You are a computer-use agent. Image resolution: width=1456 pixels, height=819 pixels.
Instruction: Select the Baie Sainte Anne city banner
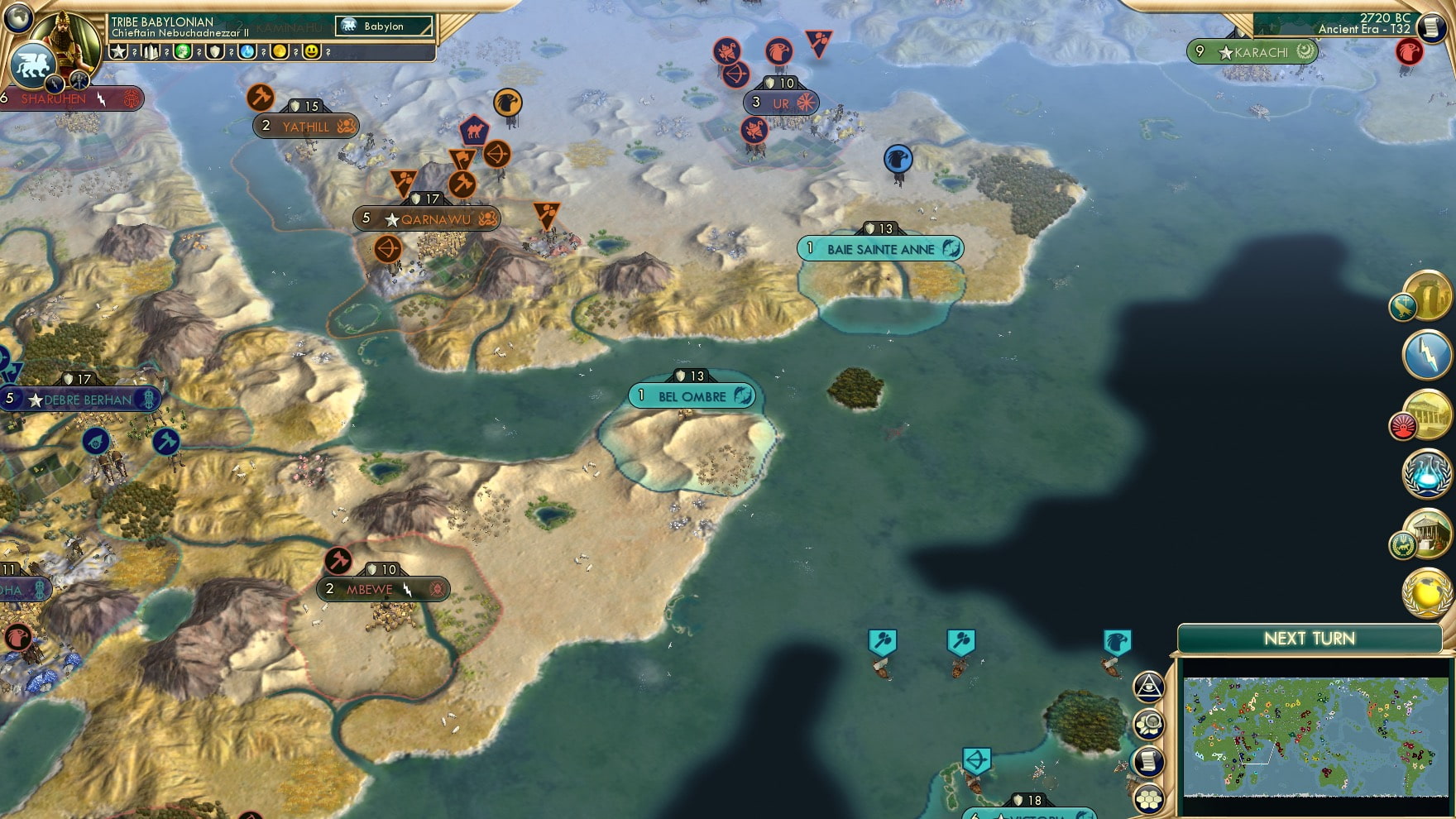tap(879, 247)
